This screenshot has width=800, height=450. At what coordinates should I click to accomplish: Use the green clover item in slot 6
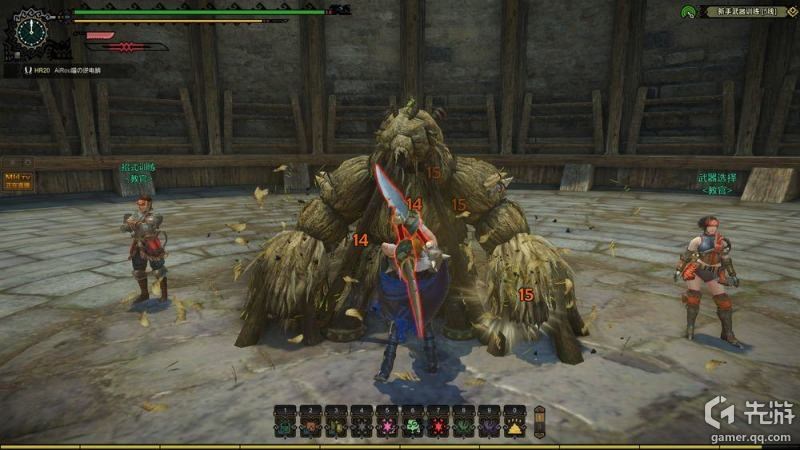click(412, 426)
